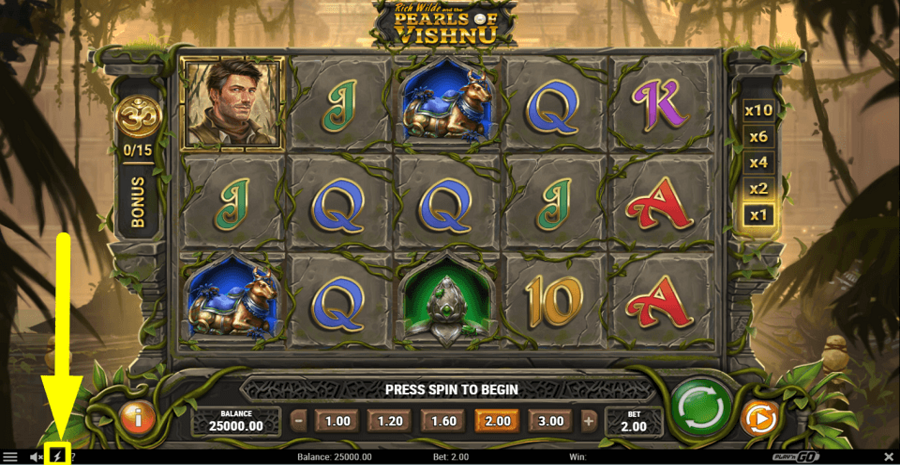Viewport: 900px width, 465px height.
Task: Decrease bet with the minus button
Action: pyautogui.click(x=299, y=421)
